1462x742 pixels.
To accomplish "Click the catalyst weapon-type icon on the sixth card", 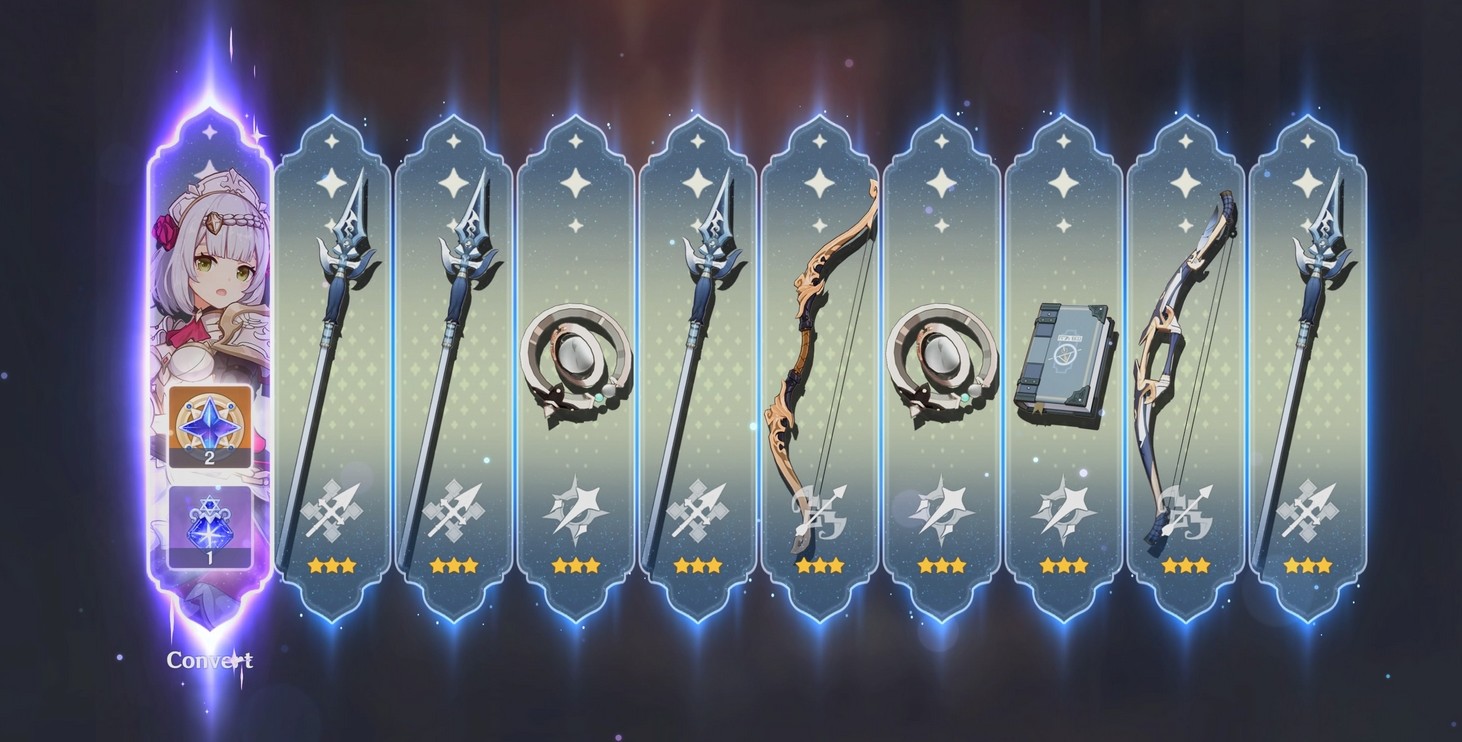I will point(940,508).
